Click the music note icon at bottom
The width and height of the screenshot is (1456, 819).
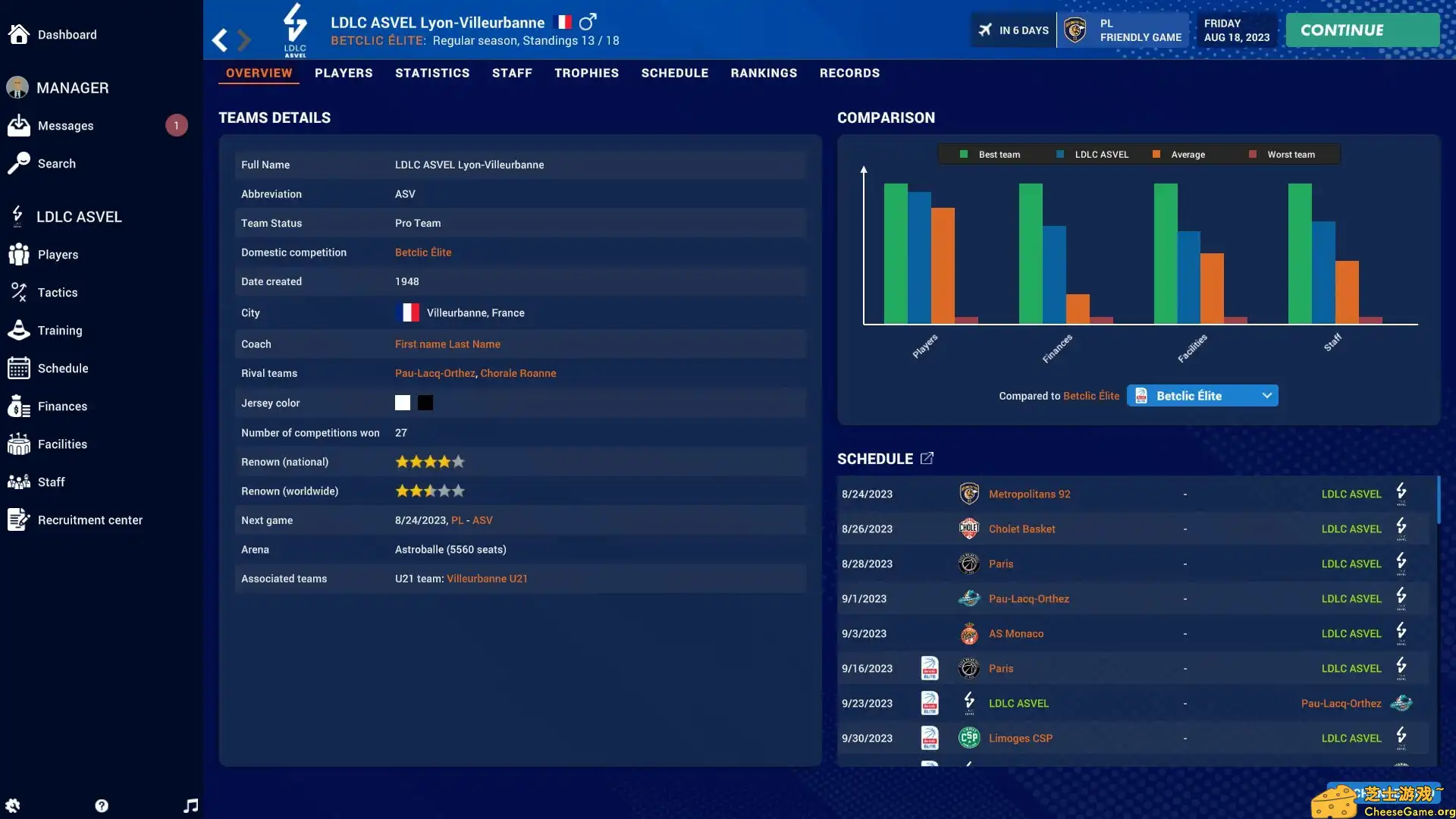pyautogui.click(x=190, y=805)
